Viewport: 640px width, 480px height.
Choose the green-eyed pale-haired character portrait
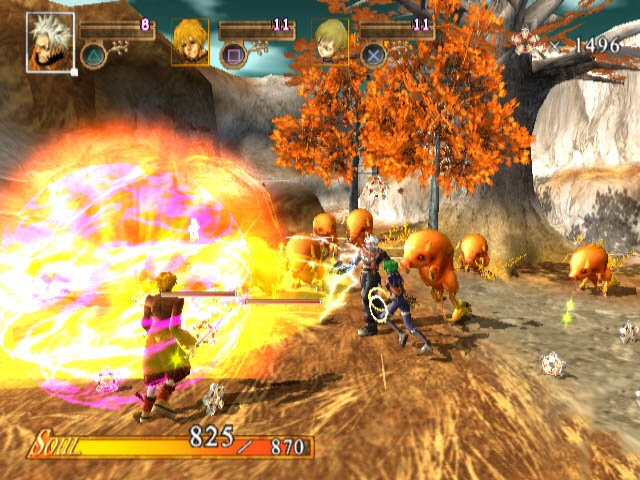[x=330, y=41]
